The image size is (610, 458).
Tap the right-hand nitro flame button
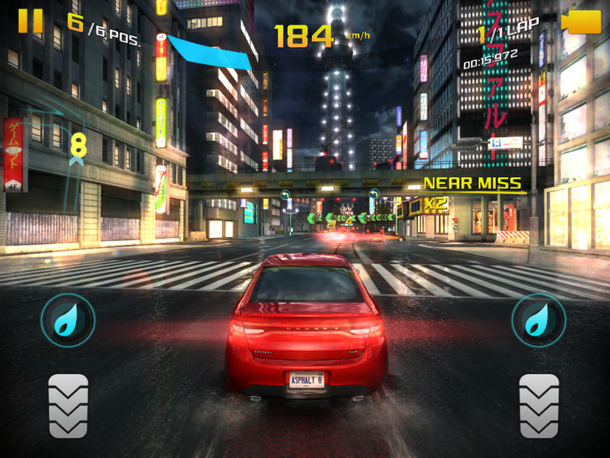coord(539,320)
